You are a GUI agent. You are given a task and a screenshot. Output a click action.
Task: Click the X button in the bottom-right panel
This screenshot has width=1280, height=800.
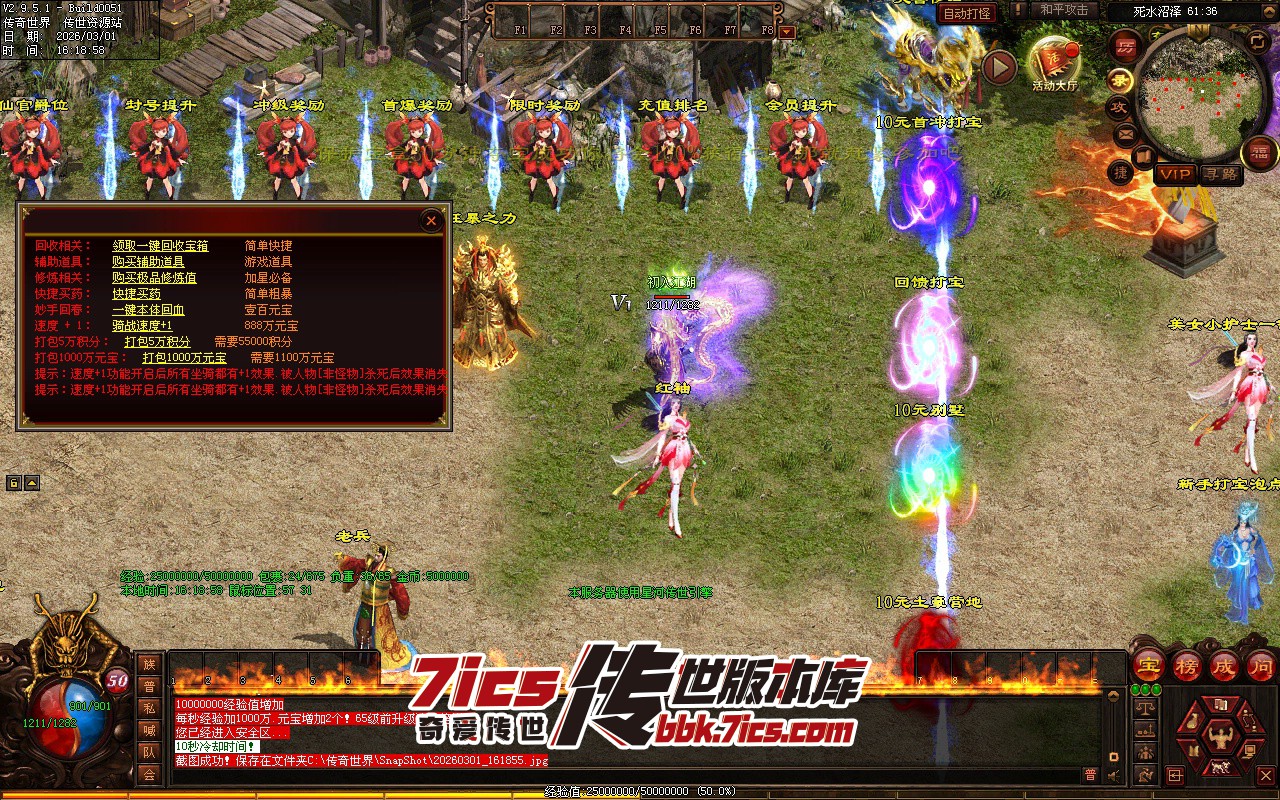click(x=1265, y=775)
